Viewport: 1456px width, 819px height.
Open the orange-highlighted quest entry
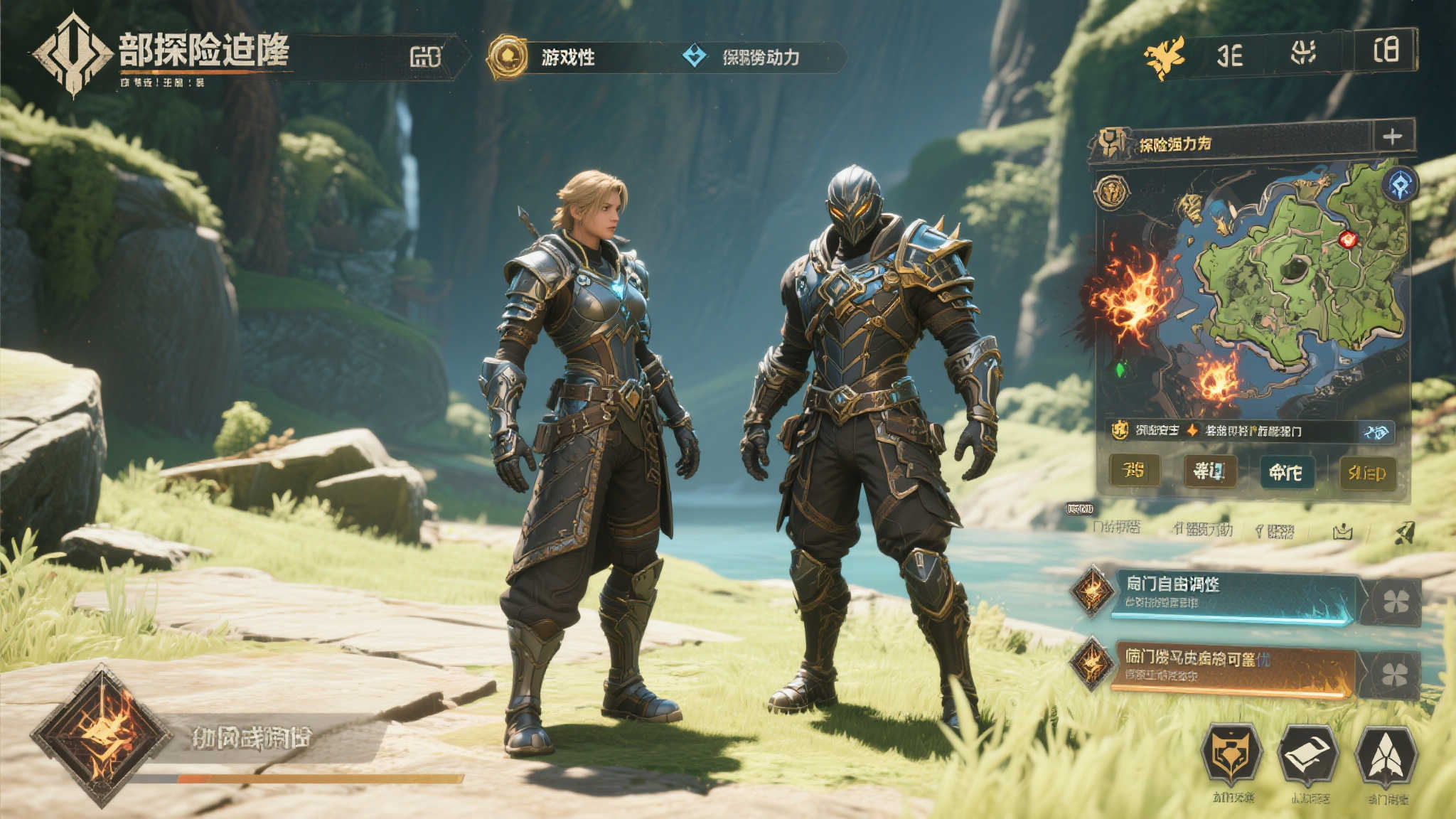pyautogui.click(x=1233, y=668)
